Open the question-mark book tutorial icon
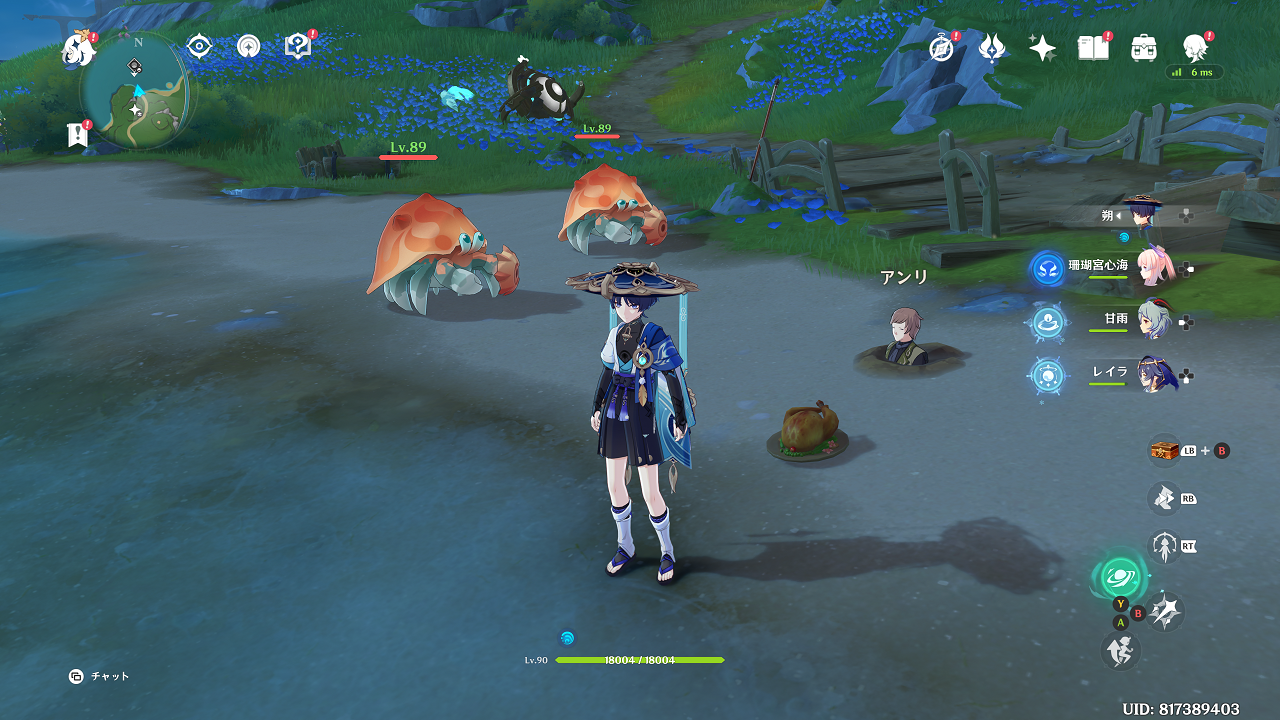1280x720 pixels. tap(298, 46)
